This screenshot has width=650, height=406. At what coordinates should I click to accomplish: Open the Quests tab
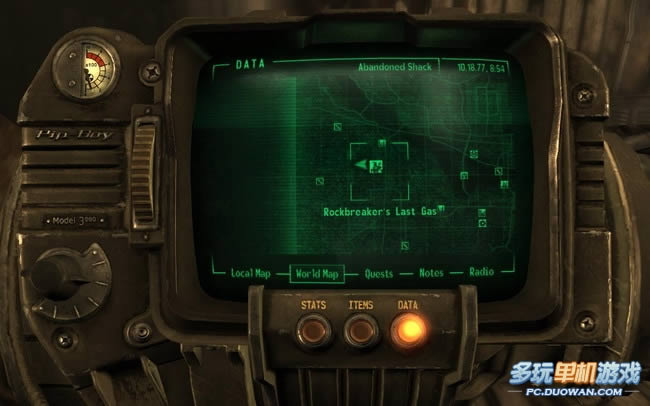[378, 273]
